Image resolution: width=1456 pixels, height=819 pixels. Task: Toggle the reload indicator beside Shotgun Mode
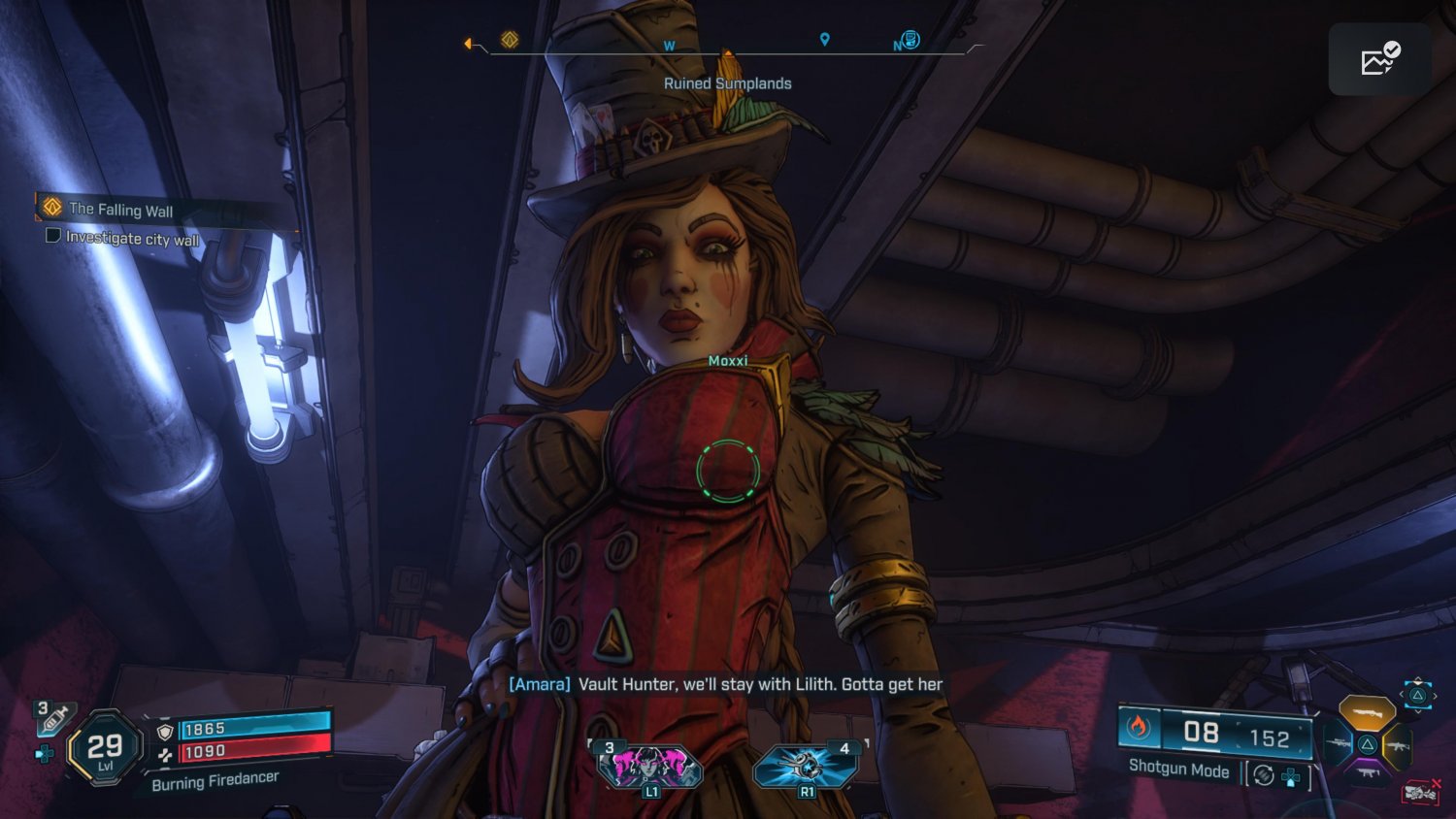pos(1263,774)
